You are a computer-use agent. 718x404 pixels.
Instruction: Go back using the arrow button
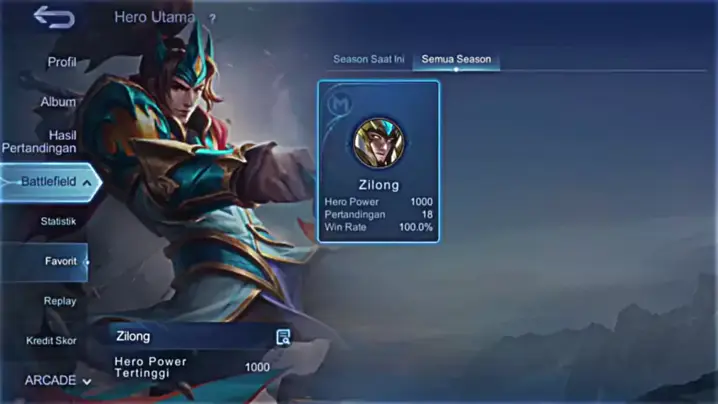[54, 17]
